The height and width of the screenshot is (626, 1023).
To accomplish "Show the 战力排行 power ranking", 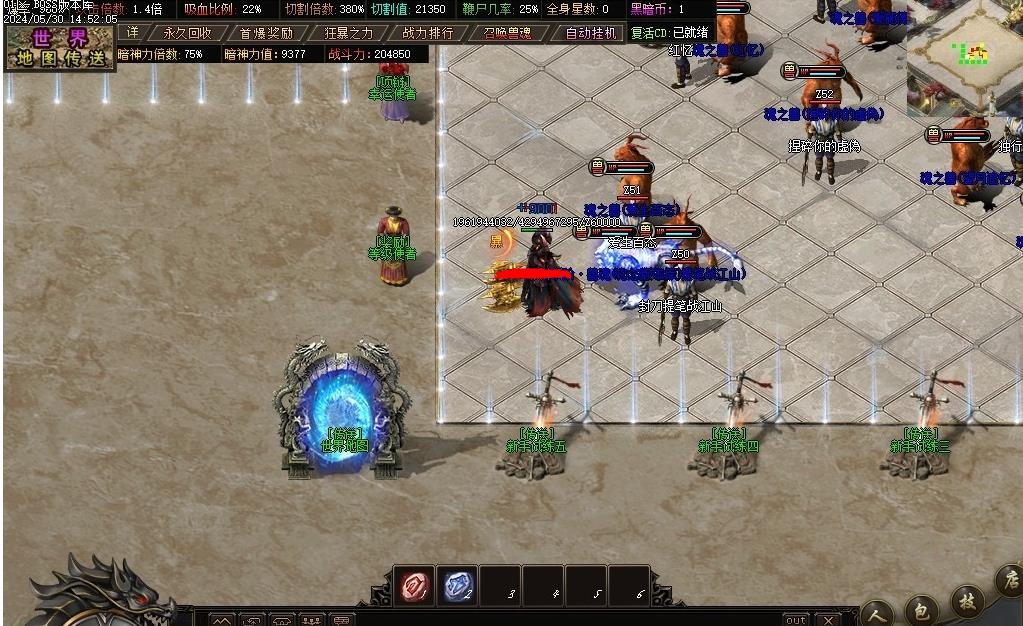I will pyautogui.click(x=428, y=32).
